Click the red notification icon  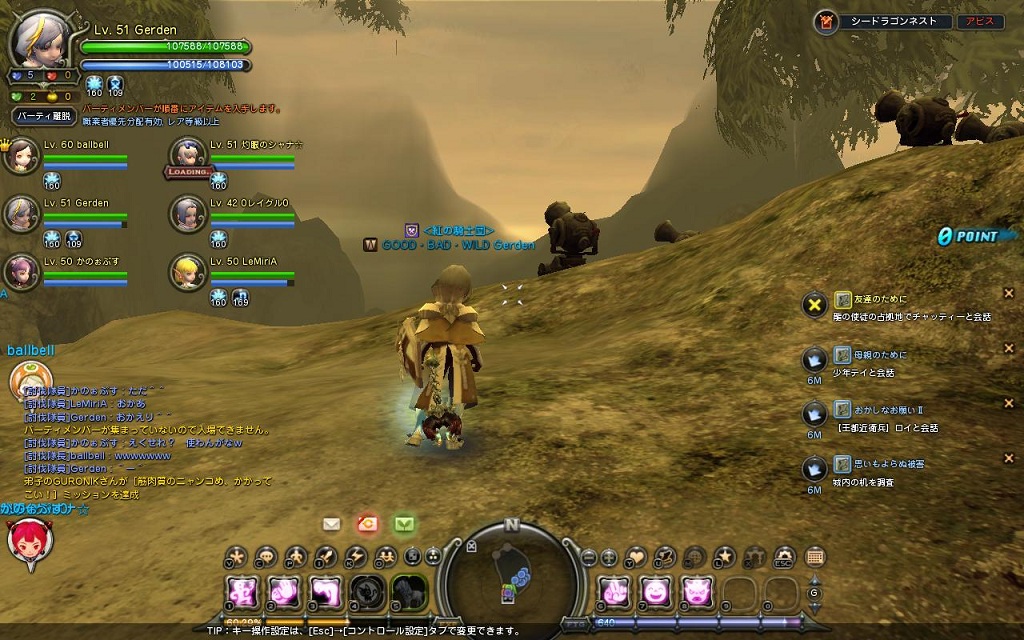[367, 523]
